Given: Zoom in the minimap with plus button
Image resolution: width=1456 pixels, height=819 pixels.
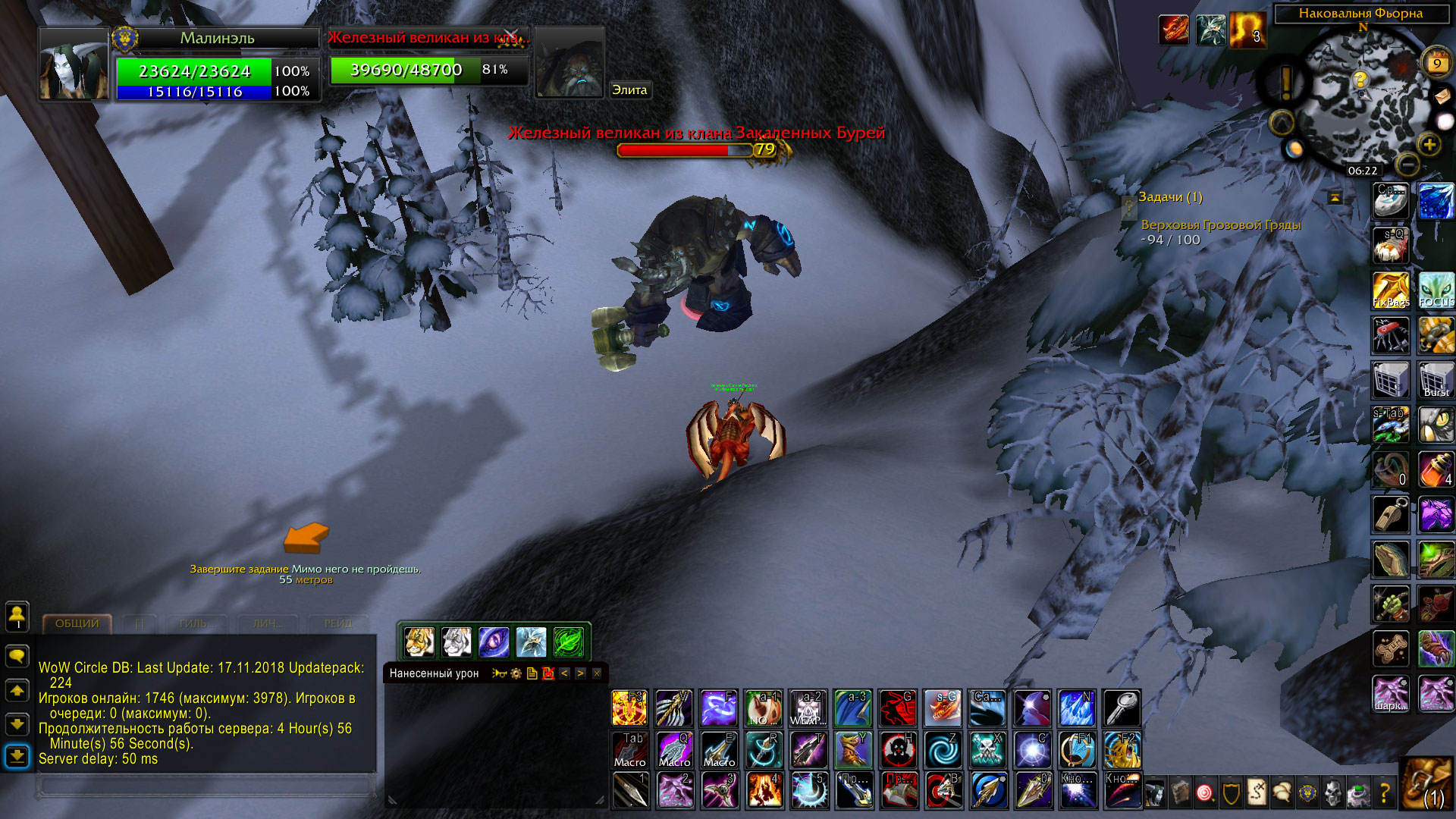Looking at the screenshot, I should click(x=1429, y=144).
